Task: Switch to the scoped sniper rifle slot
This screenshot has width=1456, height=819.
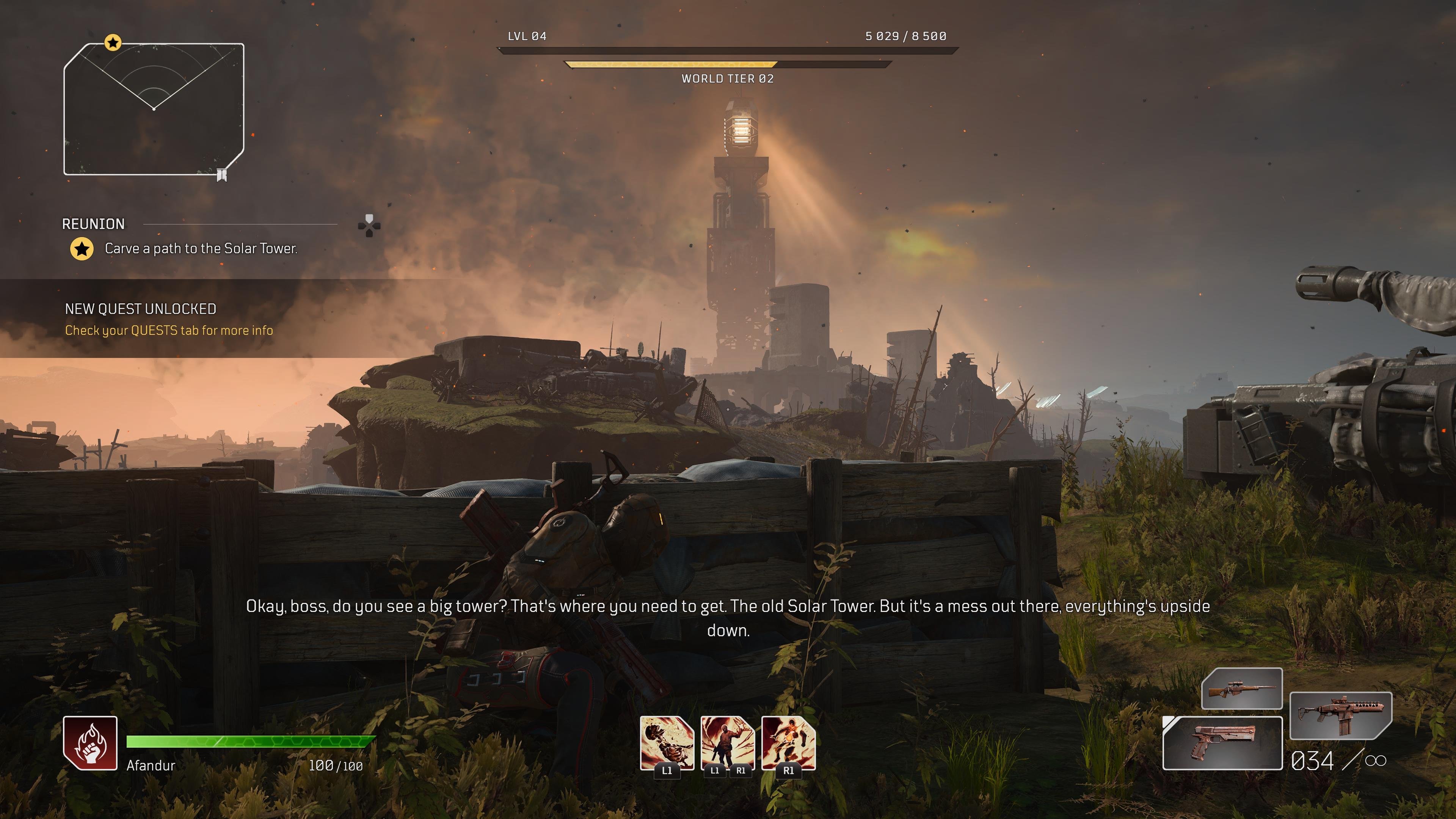Action: click(x=1241, y=689)
